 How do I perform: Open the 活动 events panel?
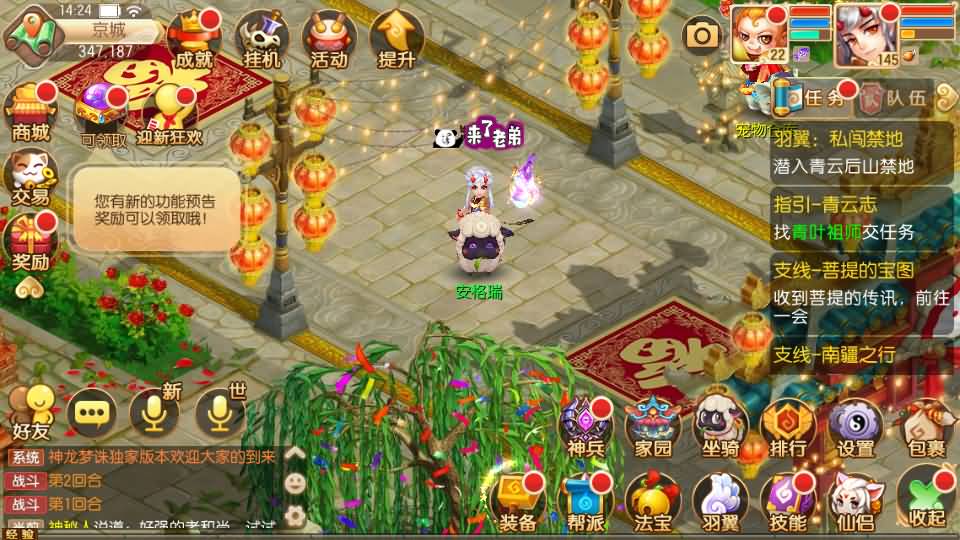329,40
